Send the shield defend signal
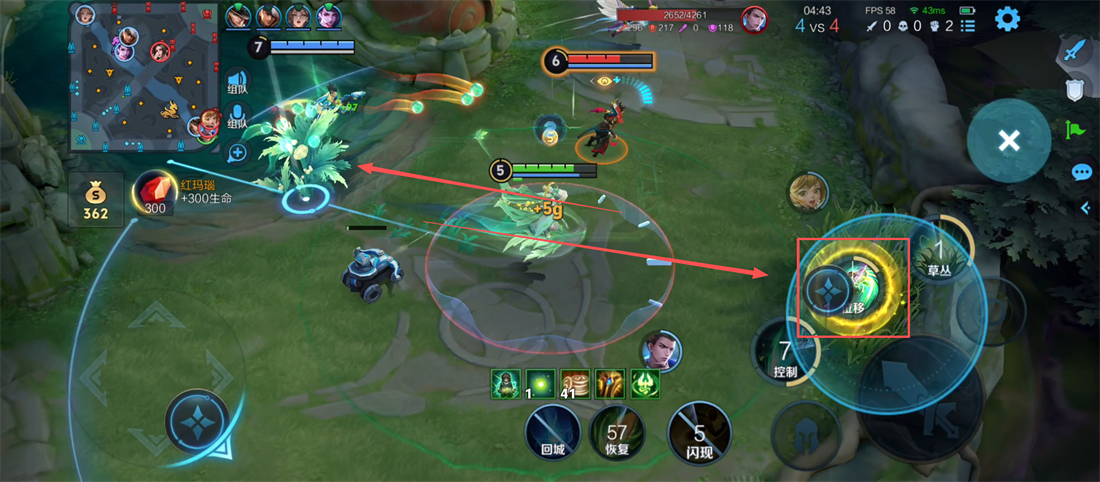This screenshot has height=482, width=1100. pos(1075,90)
